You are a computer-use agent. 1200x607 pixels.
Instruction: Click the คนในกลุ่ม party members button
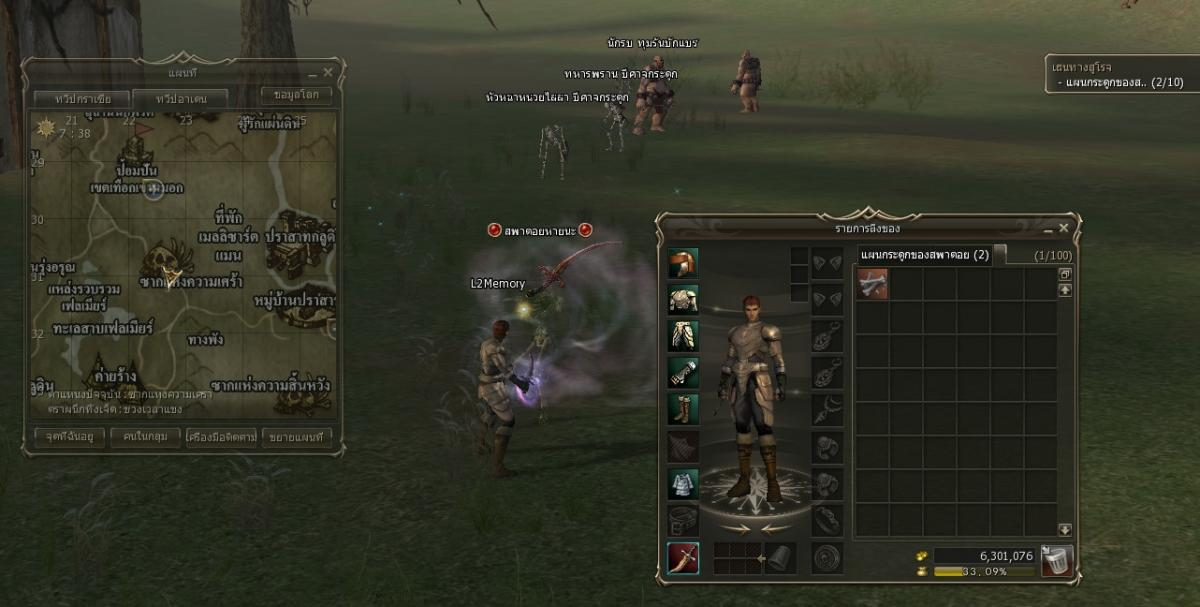point(145,437)
